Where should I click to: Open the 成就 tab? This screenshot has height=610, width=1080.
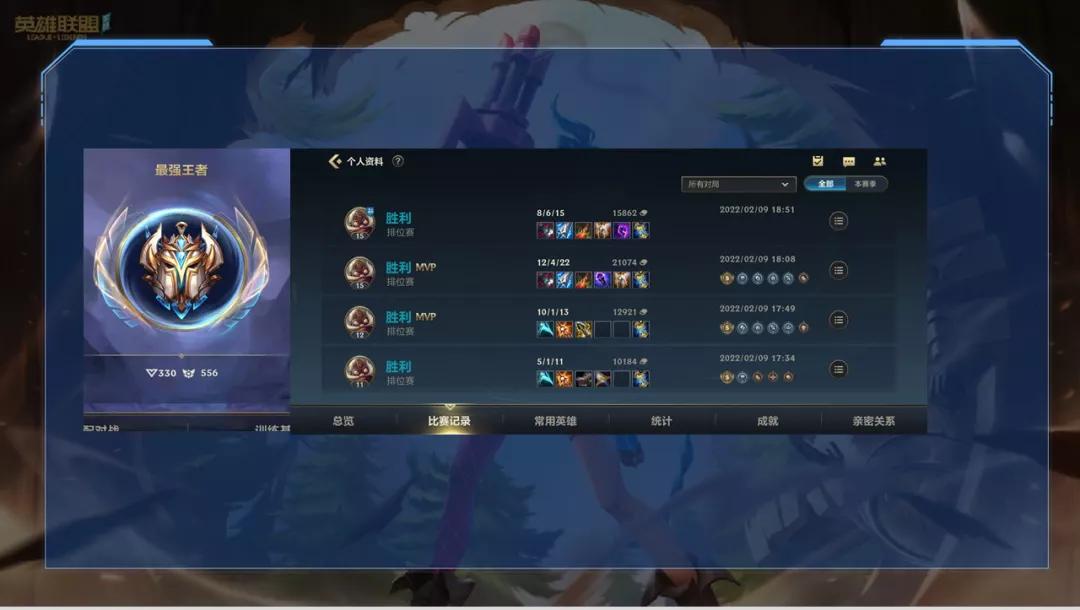click(x=767, y=421)
